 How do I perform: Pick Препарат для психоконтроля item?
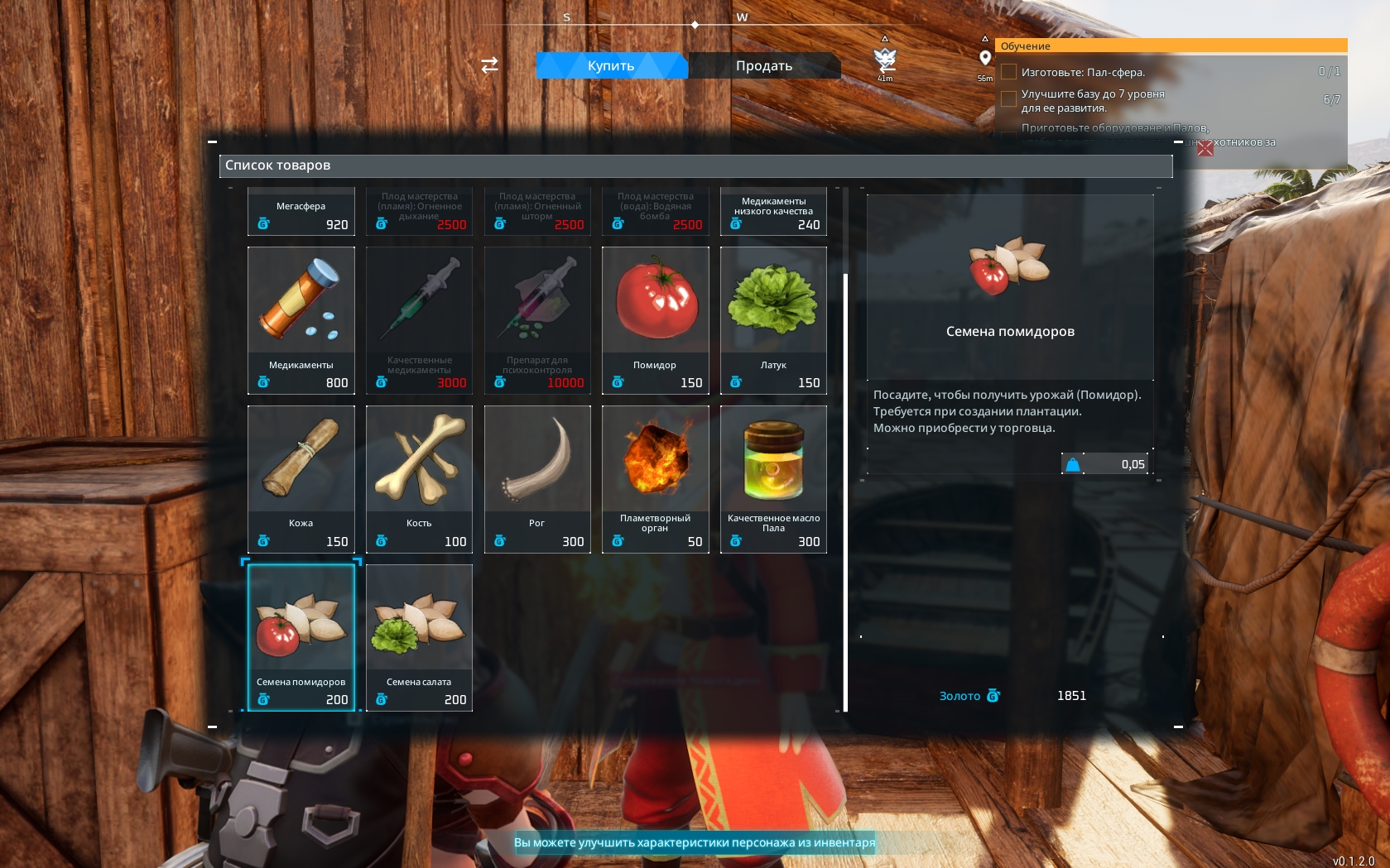click(x=537, y=319)
